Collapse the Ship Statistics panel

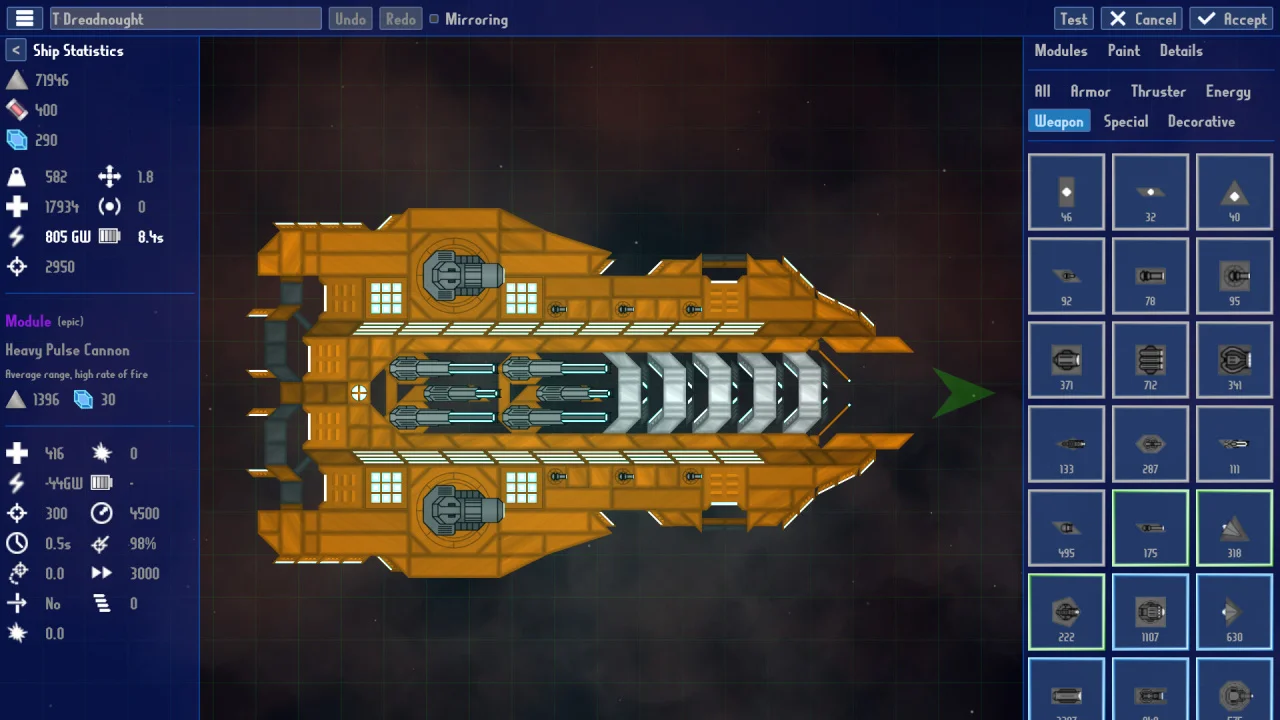16,50
